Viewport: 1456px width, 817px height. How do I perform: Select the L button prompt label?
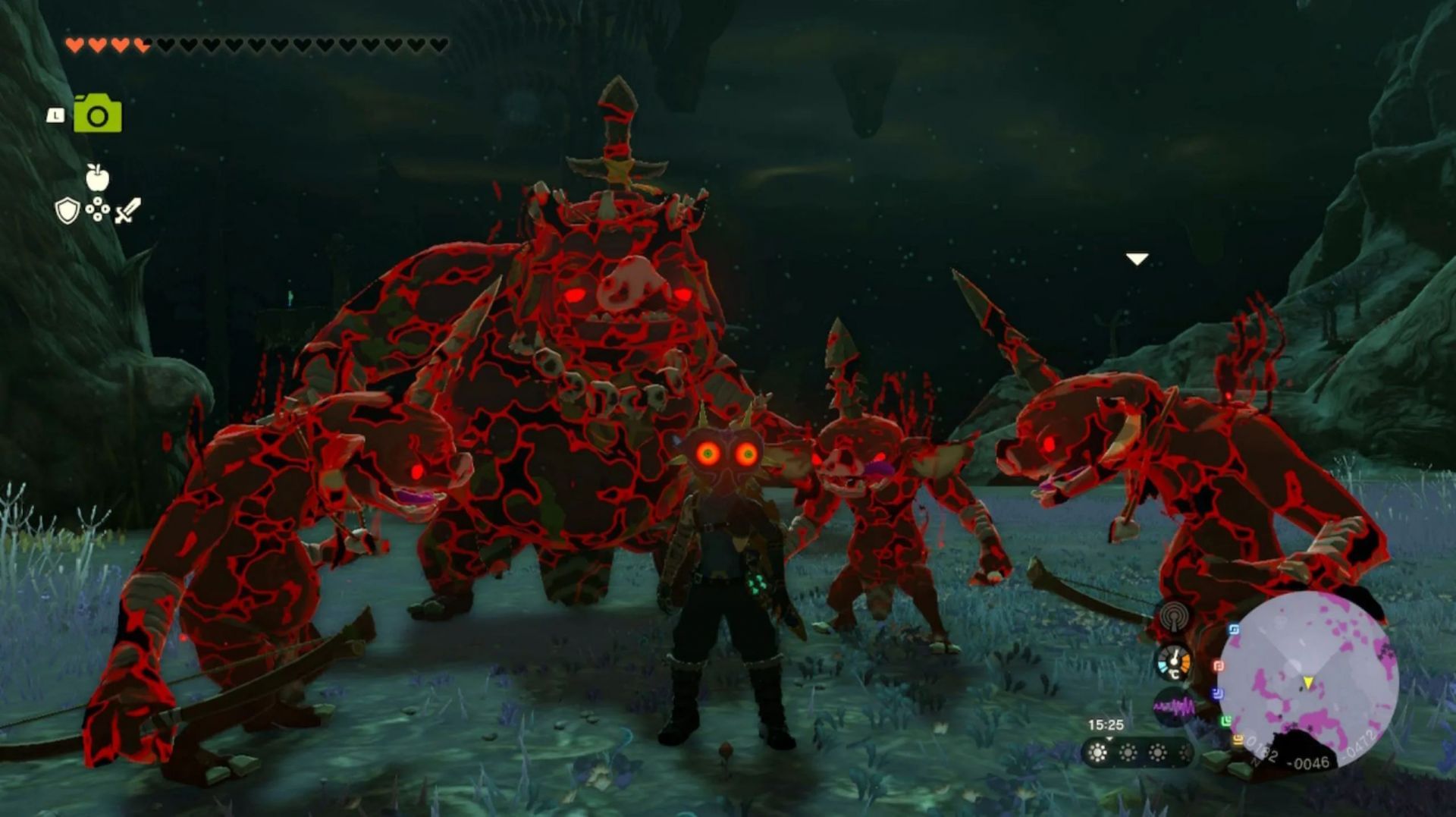[x=55, y=115]
